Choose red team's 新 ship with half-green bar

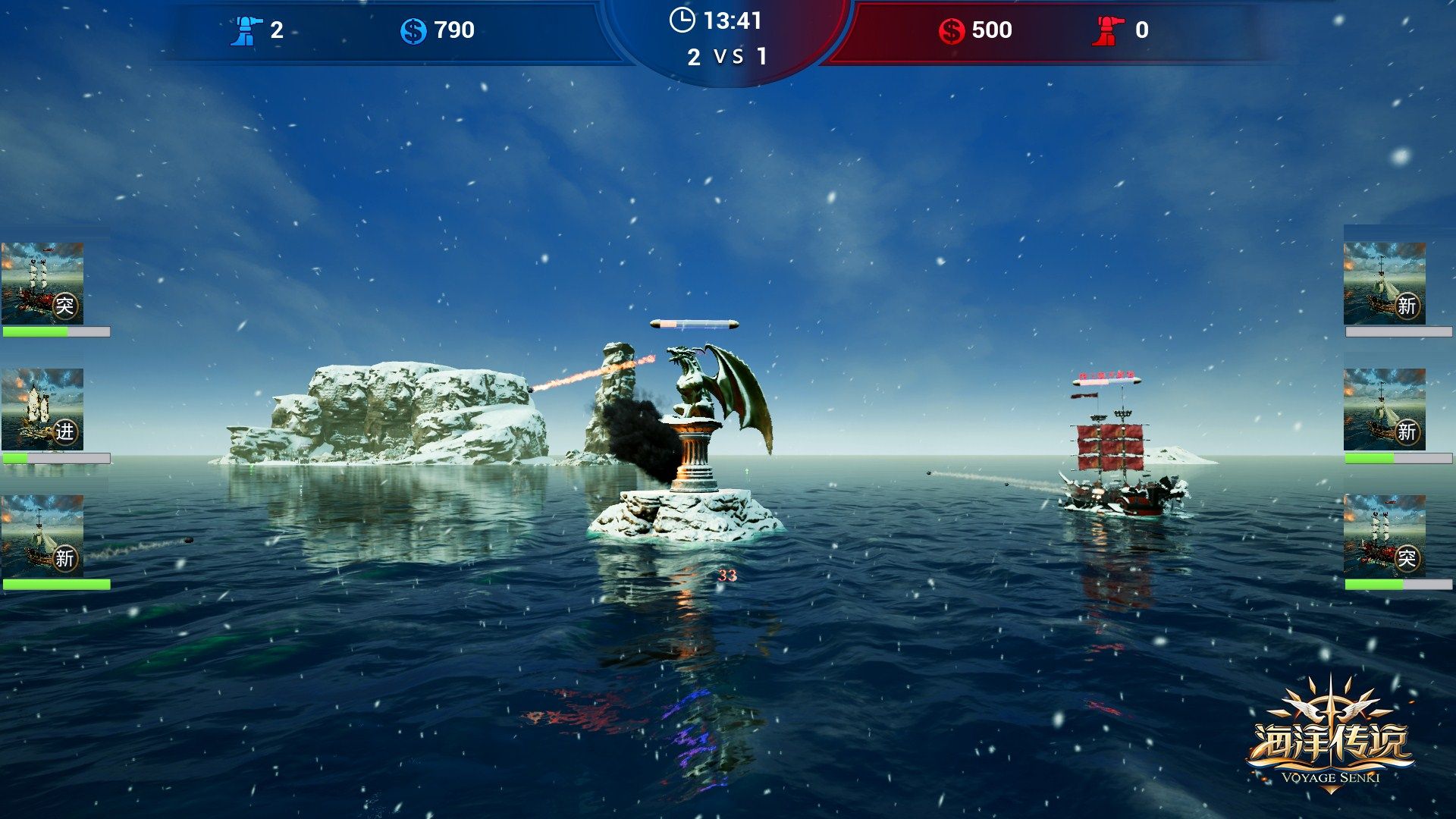1384,409
